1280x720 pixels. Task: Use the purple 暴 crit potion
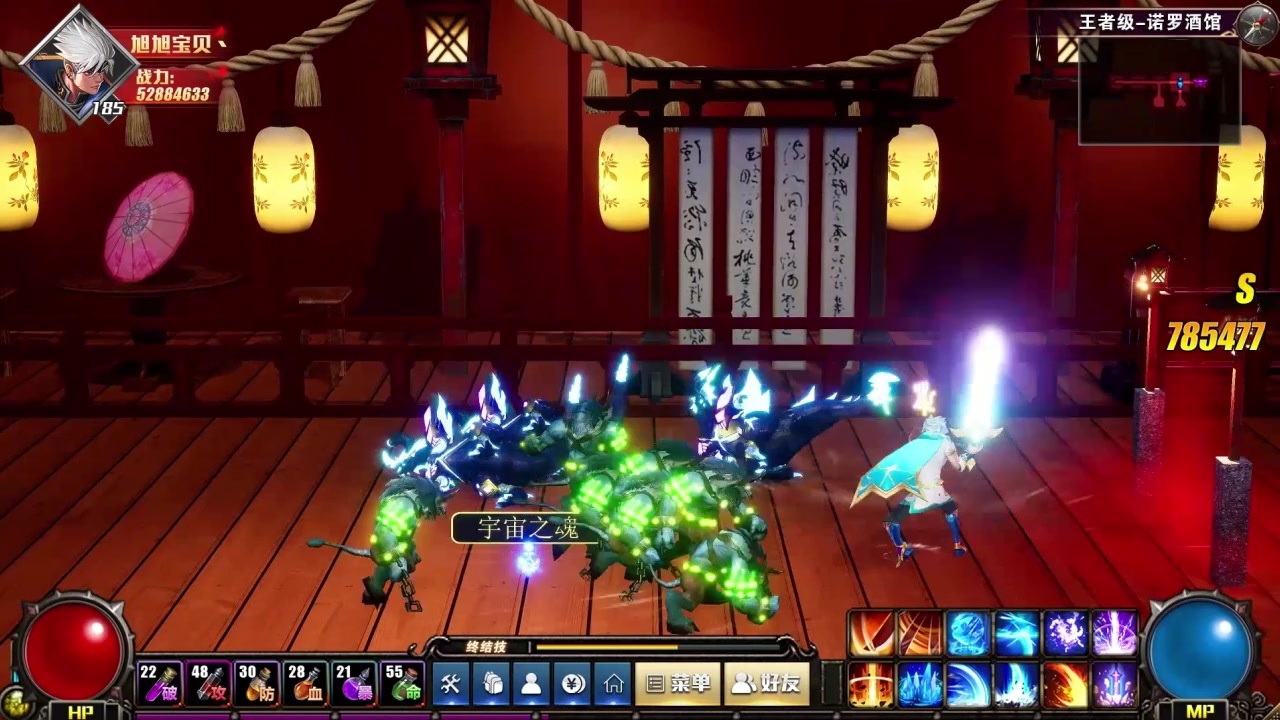354,683
